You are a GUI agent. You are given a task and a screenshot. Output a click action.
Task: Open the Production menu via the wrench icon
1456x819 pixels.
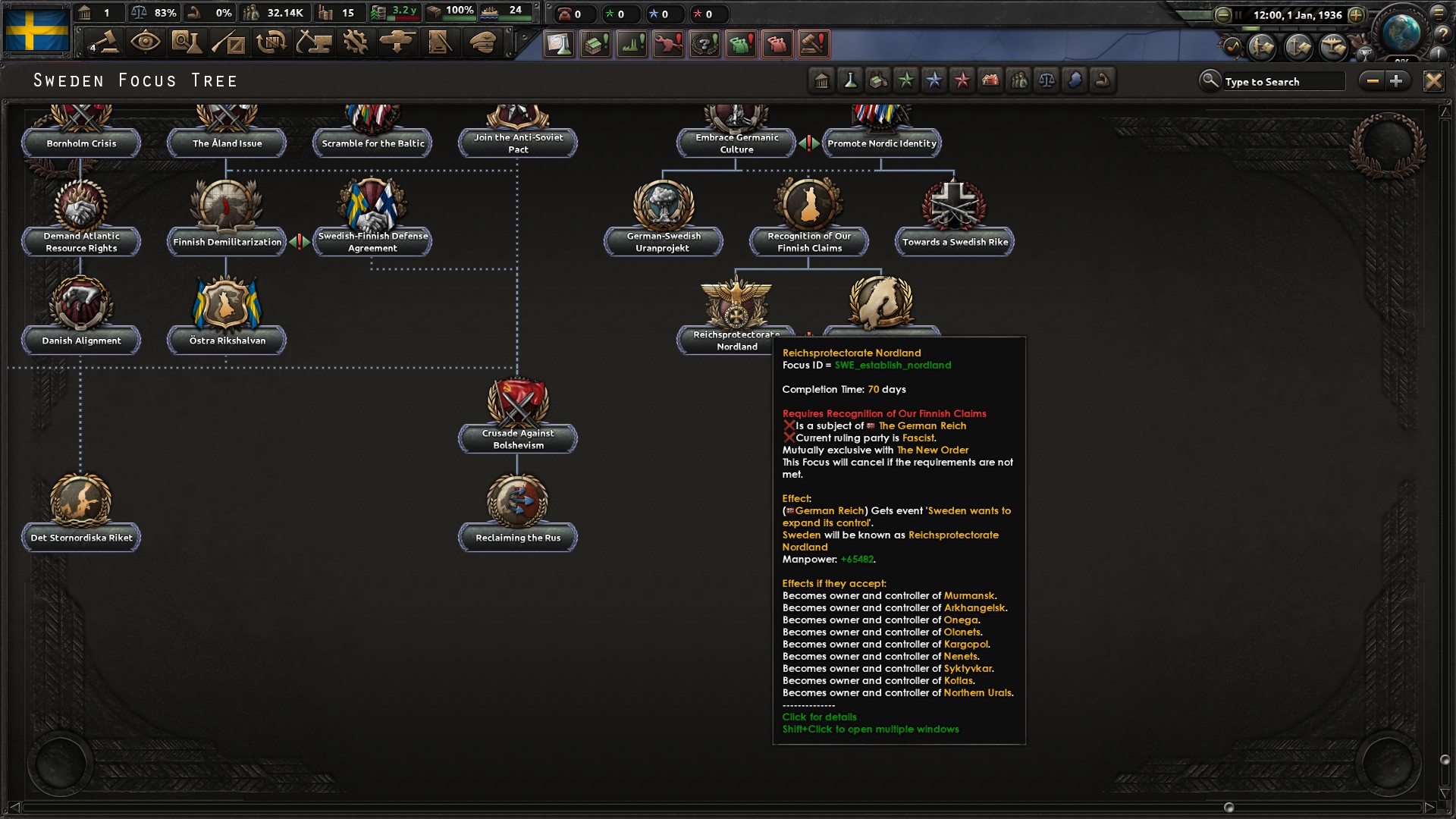[356, 43]
